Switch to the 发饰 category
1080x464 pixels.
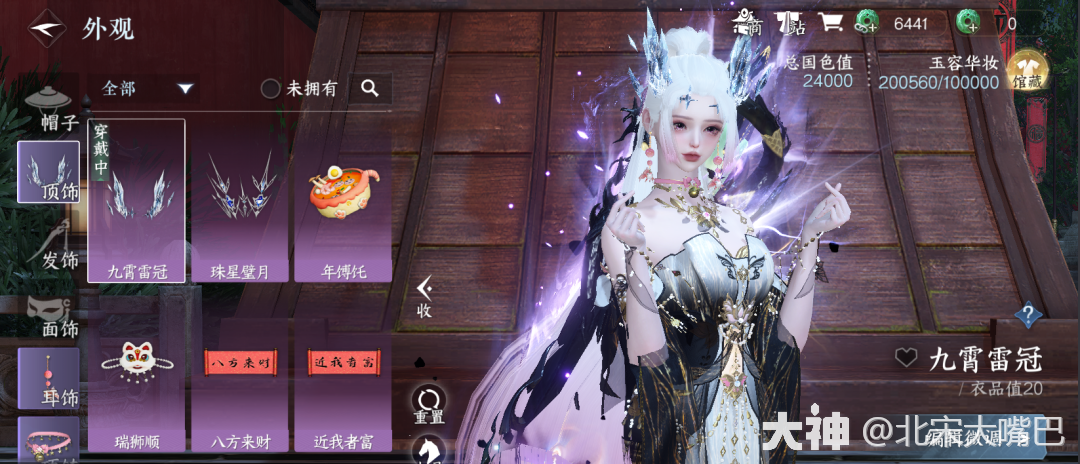(52, 244)
